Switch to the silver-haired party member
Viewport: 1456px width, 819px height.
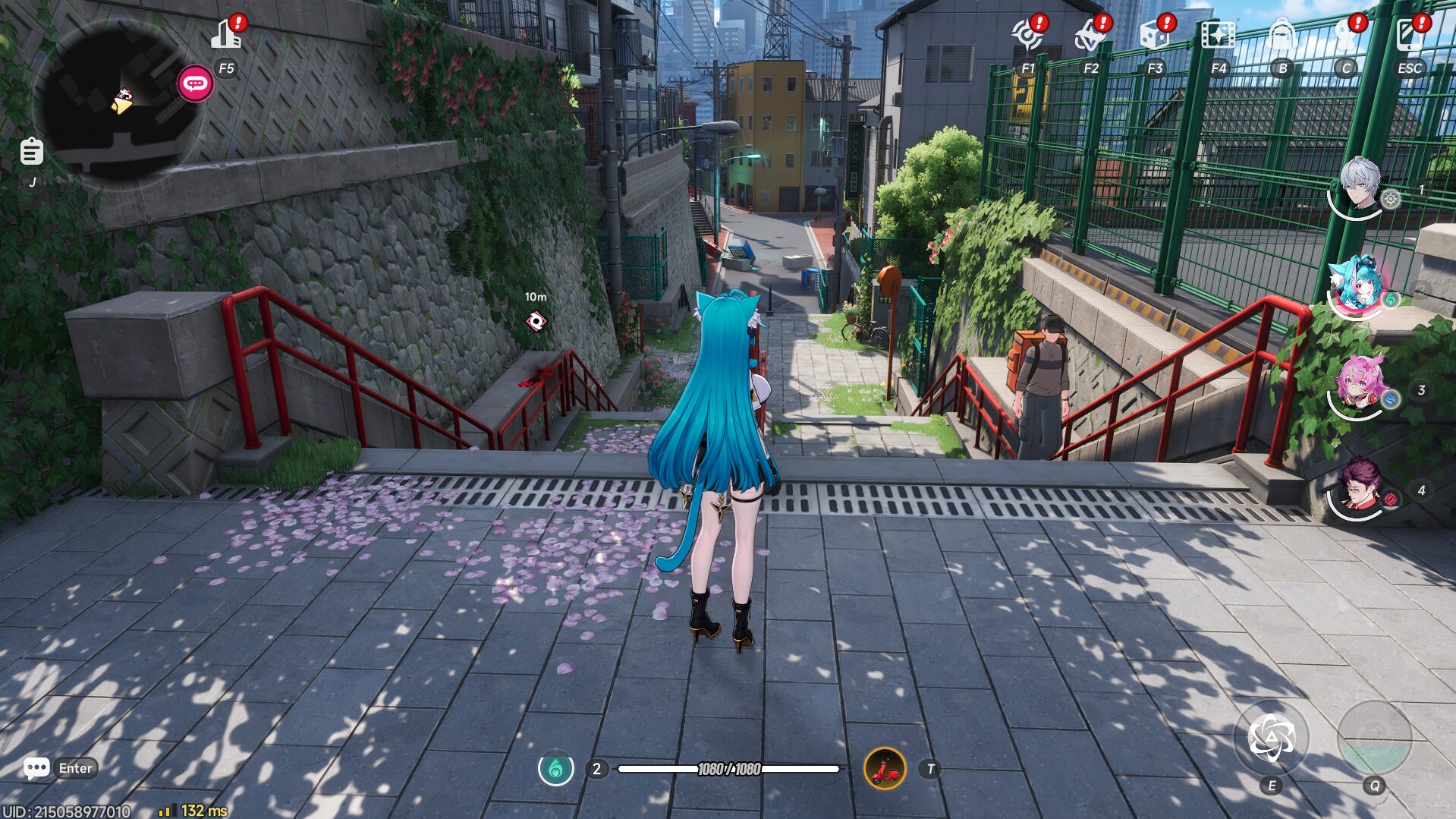click(x=1359, y=184)
